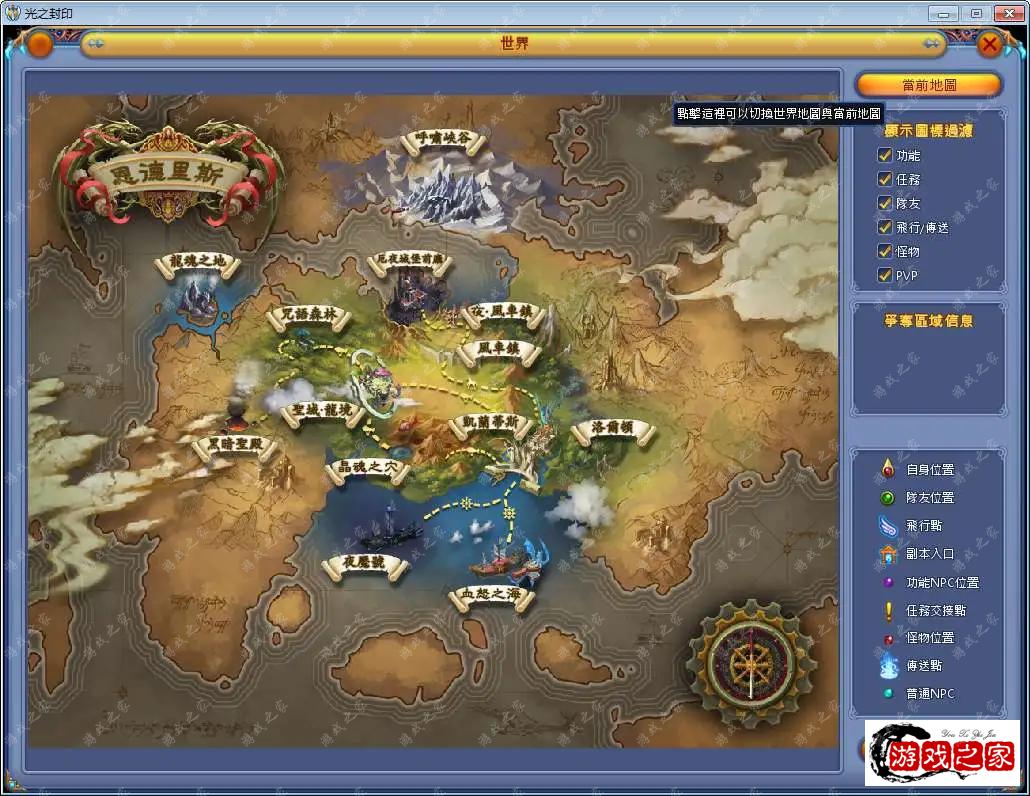The width and height of the screenshot is (1030, 796).
Task: Toggle the 怪物 filter checkbox
Action: click(x=884, y=251)
